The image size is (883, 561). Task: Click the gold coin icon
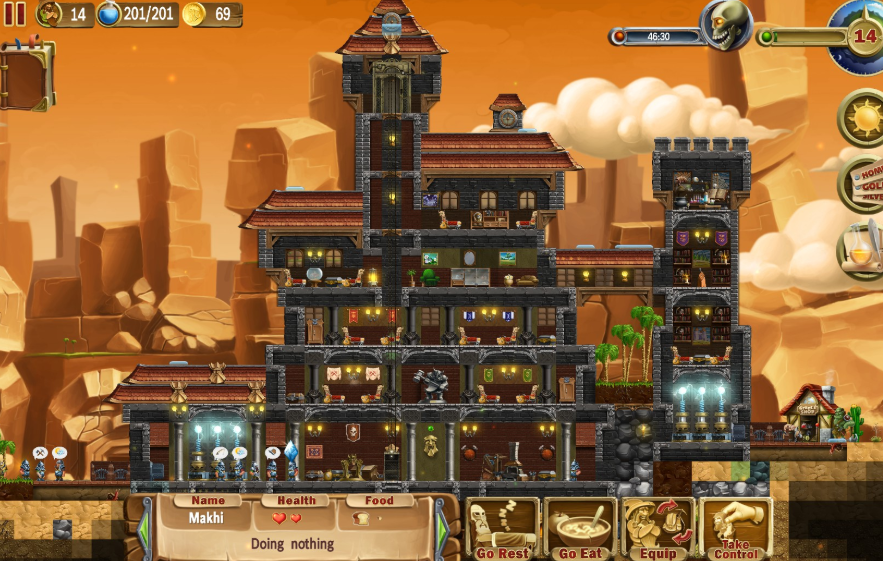[x=194, y=14]
